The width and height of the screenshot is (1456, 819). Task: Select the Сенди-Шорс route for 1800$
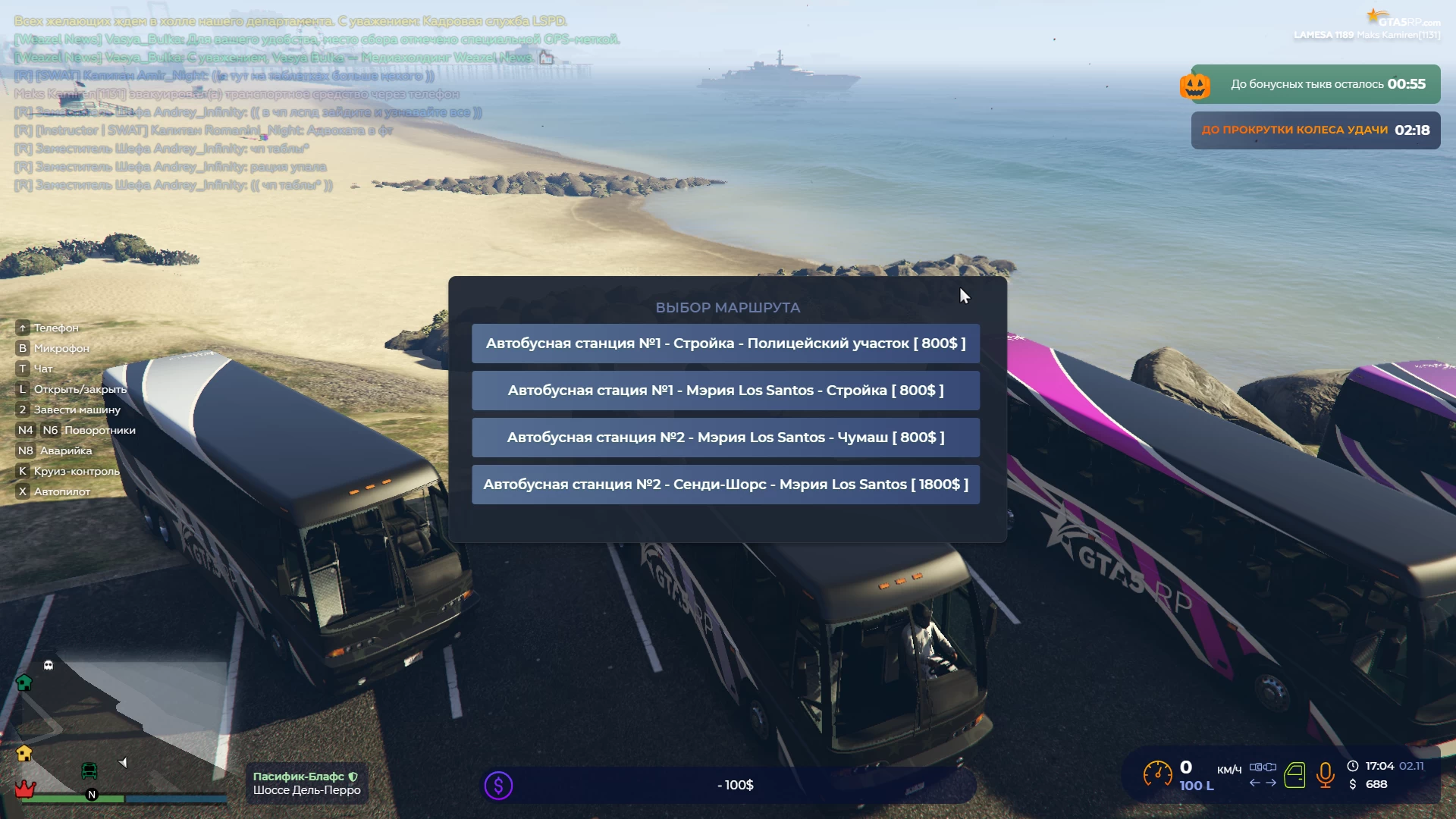(725, 485)
